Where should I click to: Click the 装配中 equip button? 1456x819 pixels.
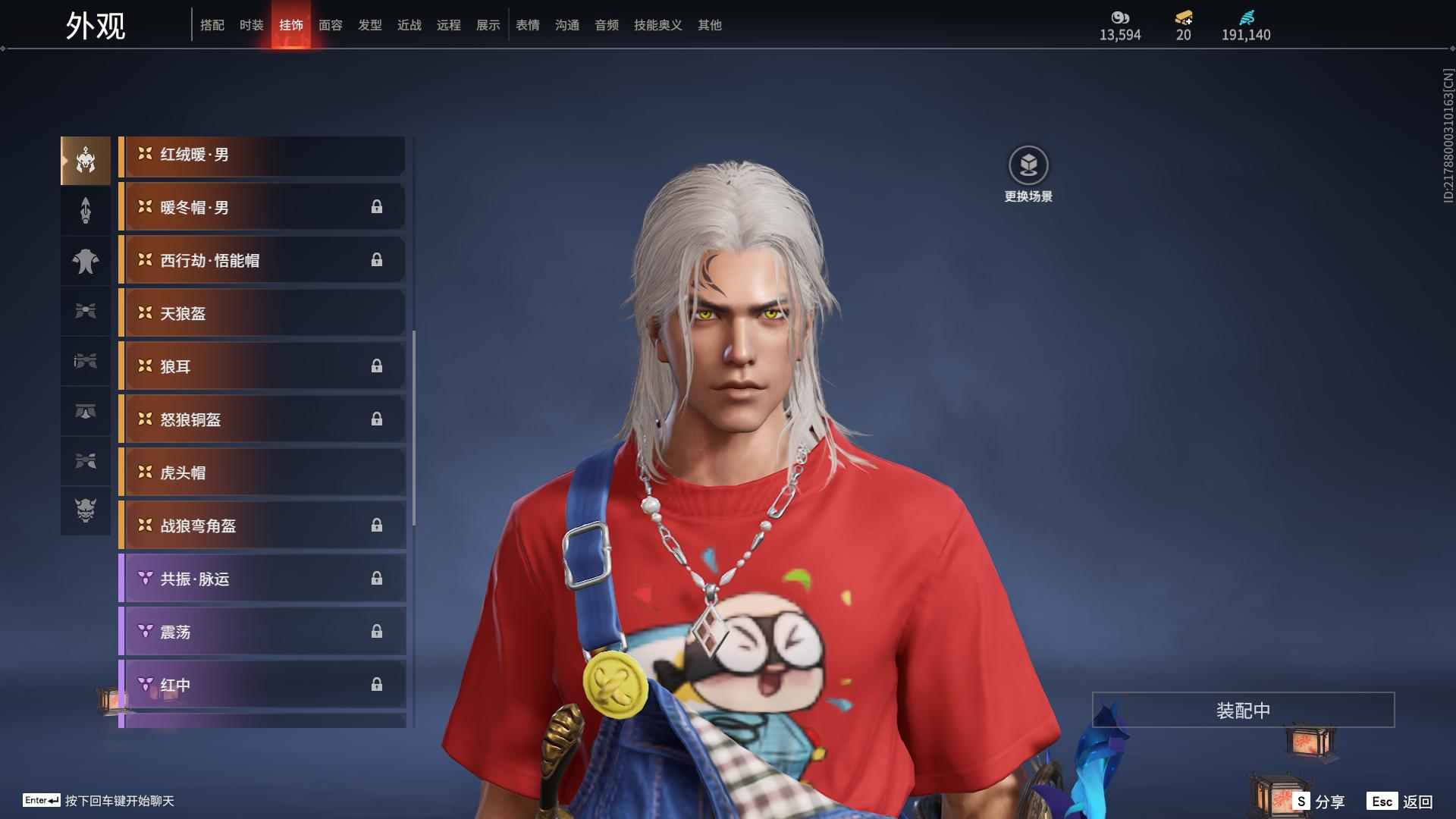[x=1243, y=711]
